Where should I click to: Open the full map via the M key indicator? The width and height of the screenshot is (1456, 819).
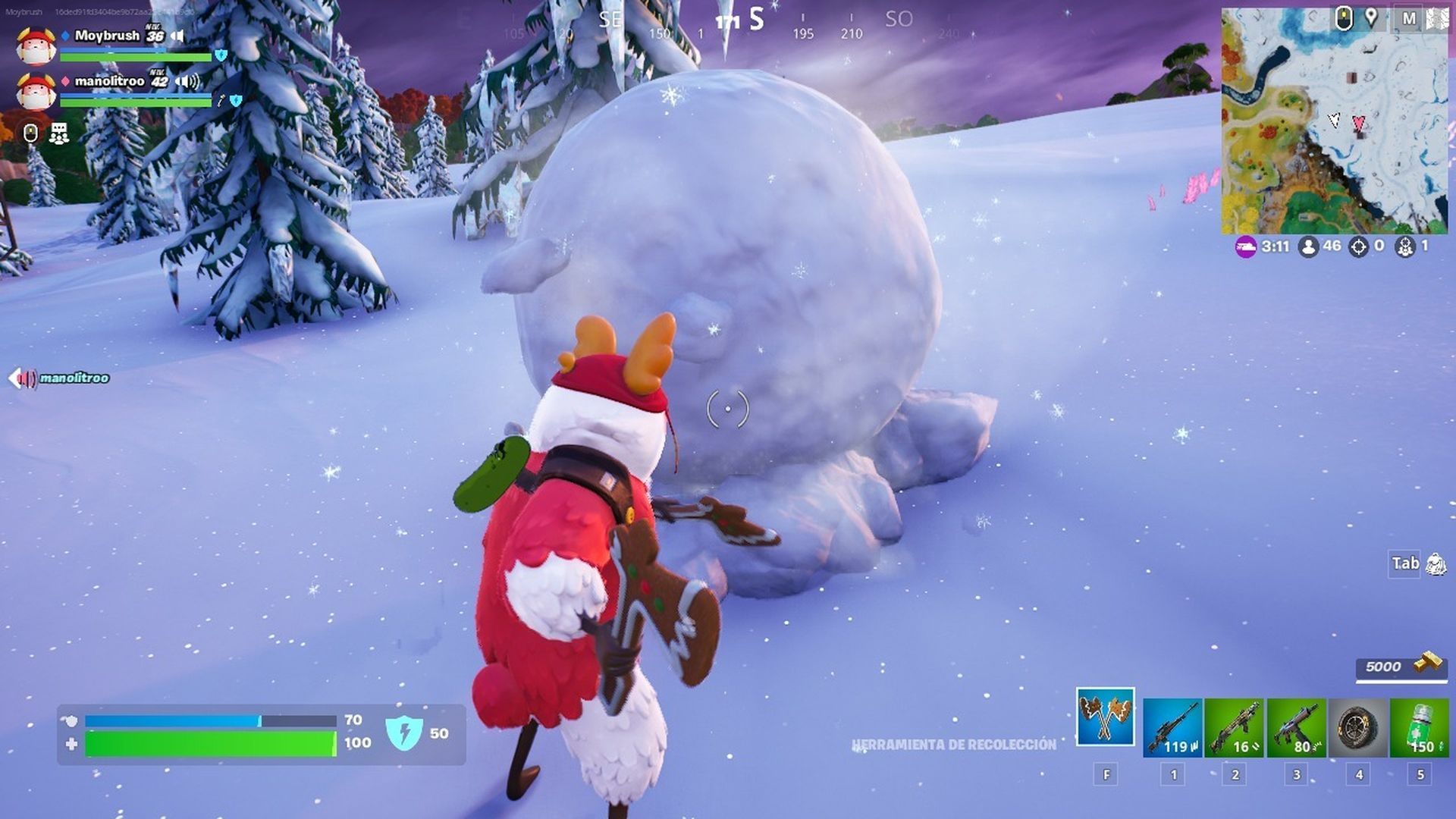coord(1410,17)
